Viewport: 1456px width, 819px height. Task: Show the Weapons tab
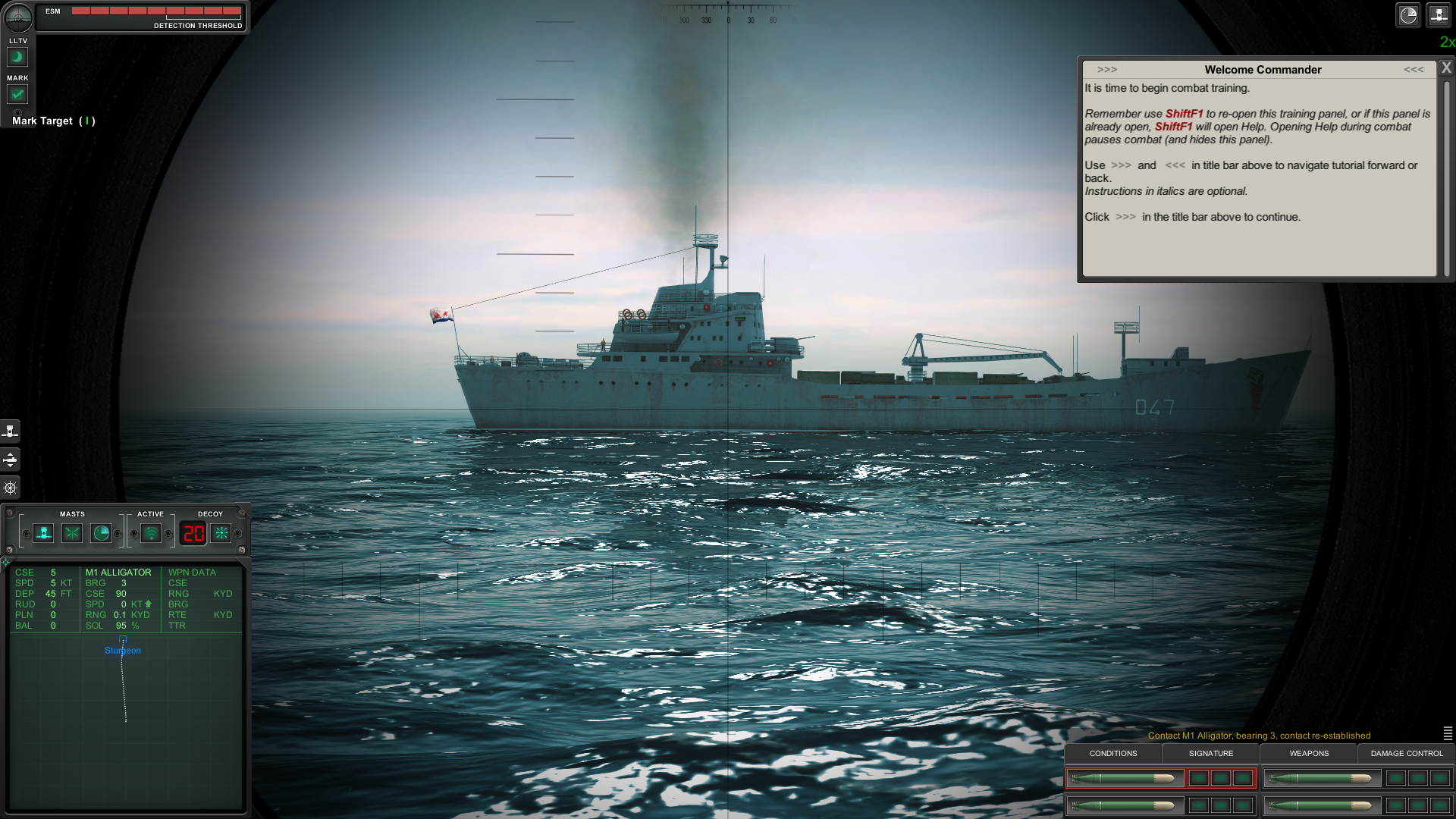click(1309, 754)
